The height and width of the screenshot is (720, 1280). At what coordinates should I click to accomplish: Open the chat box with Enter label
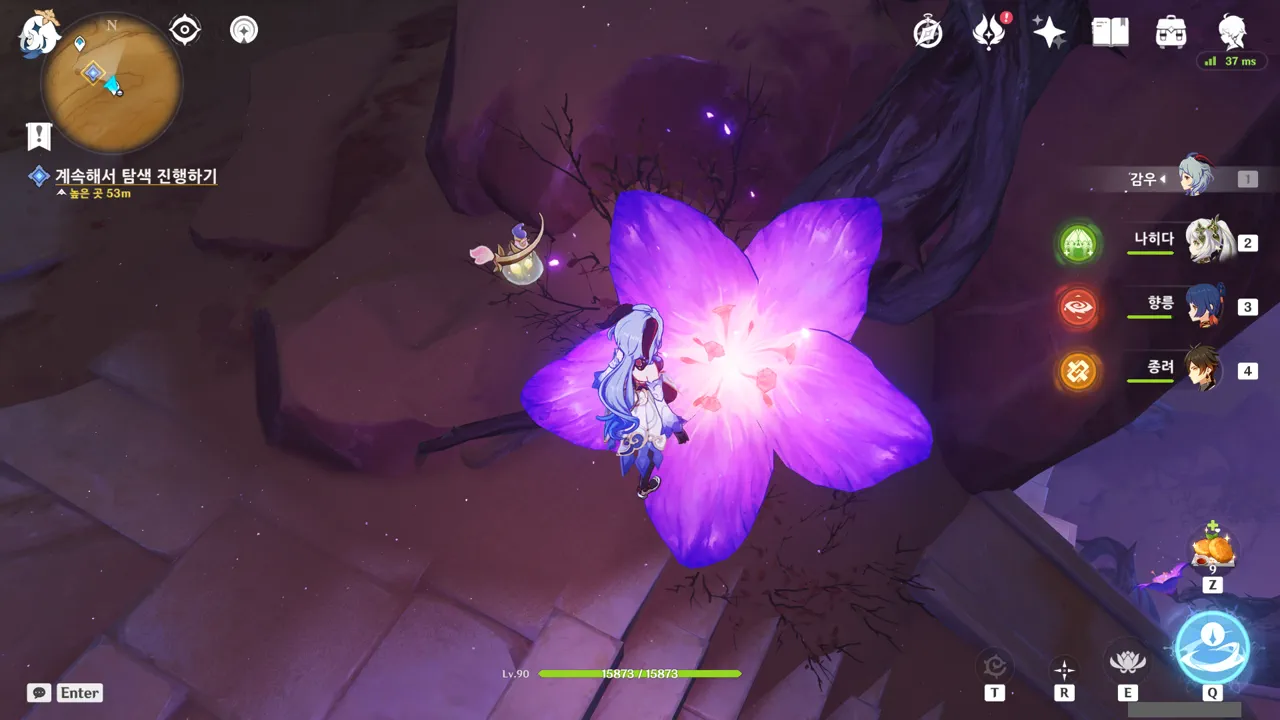click(66, 693)
